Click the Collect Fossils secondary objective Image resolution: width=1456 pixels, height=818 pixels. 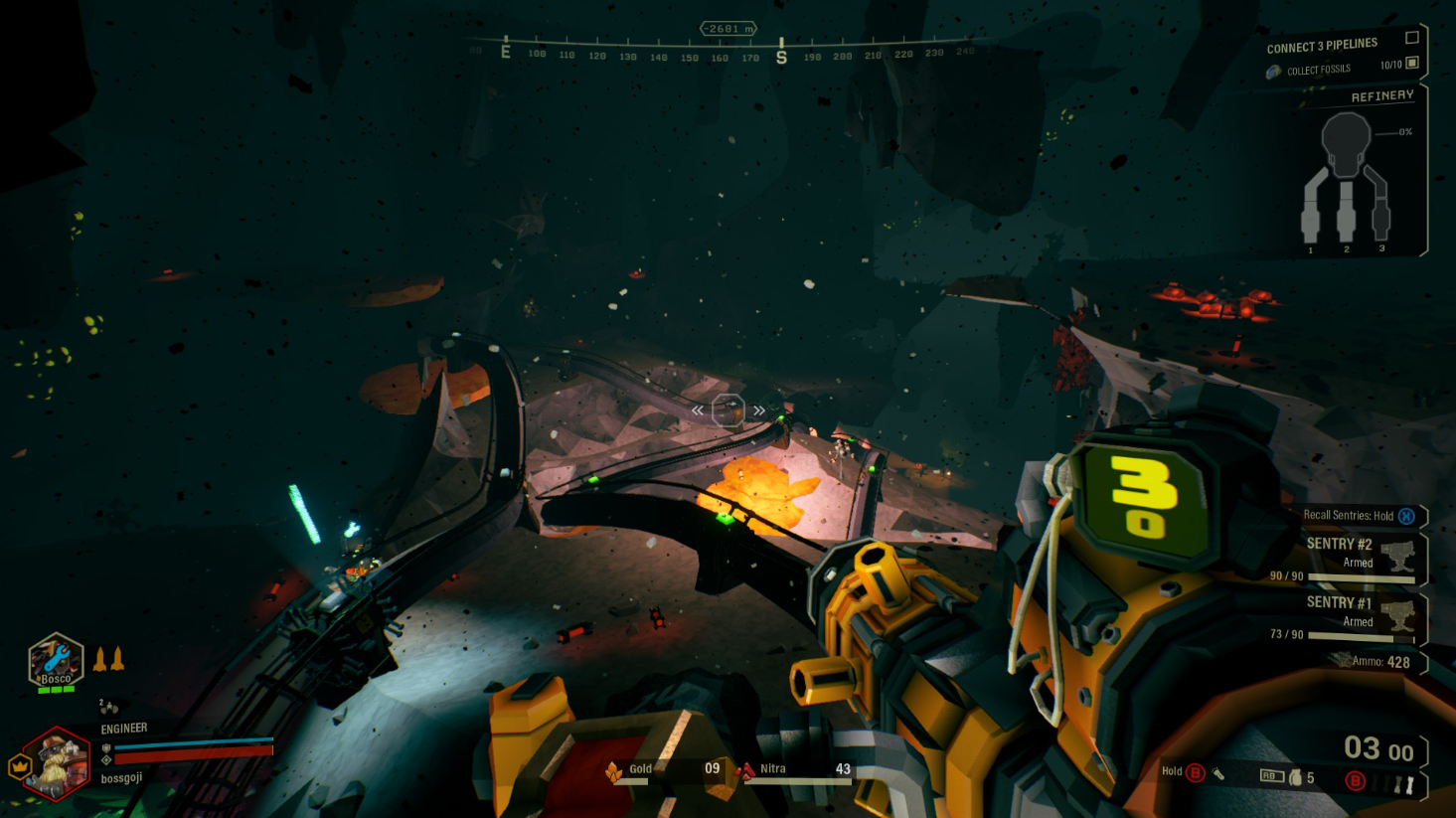(1318, 70)
